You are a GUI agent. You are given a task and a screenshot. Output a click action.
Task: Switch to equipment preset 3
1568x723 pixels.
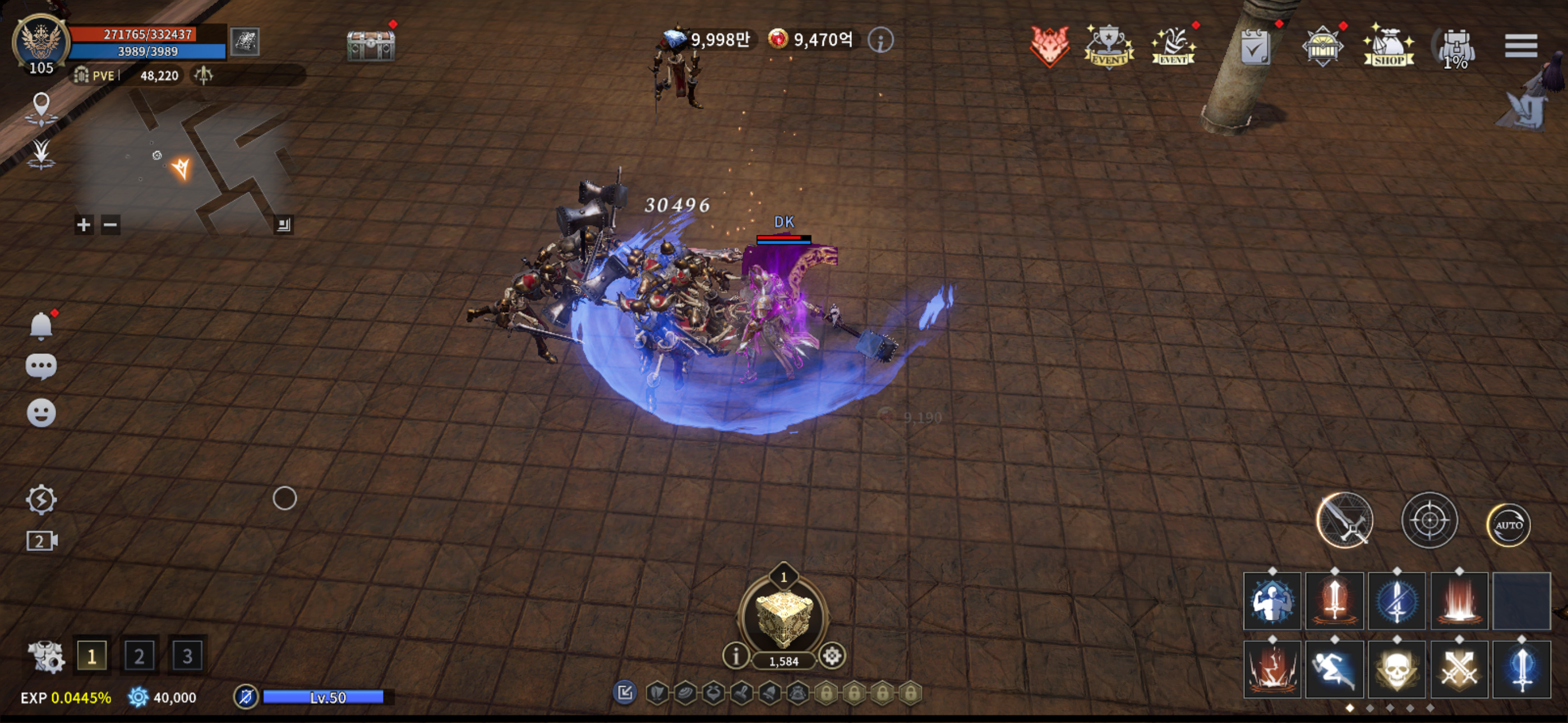(x=187, y=655)
